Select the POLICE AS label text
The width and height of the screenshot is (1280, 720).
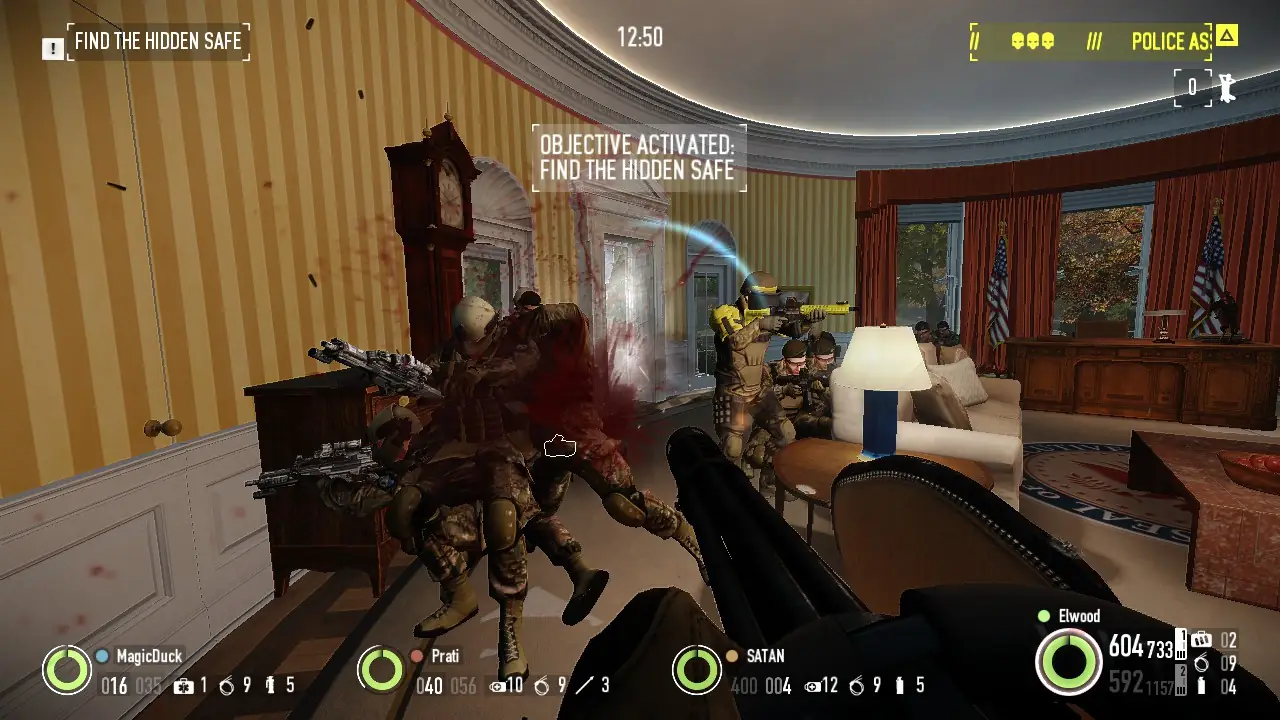coord(1170,41)
